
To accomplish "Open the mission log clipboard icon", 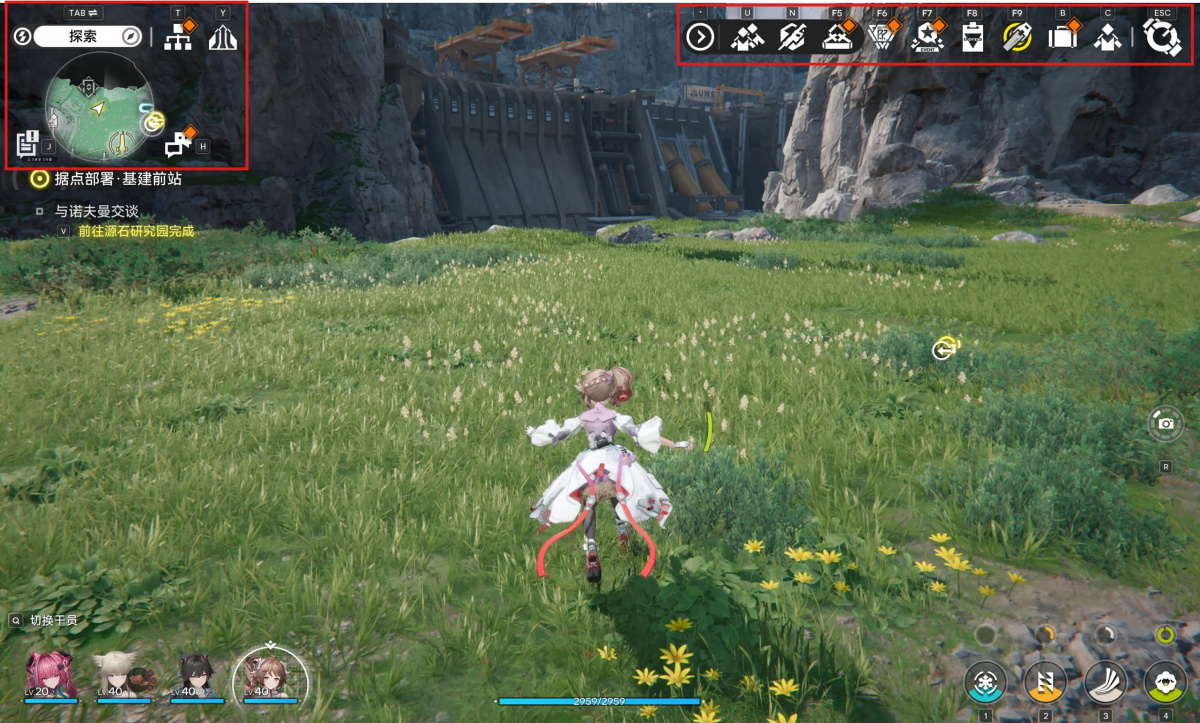I will (x=28, y=145).
